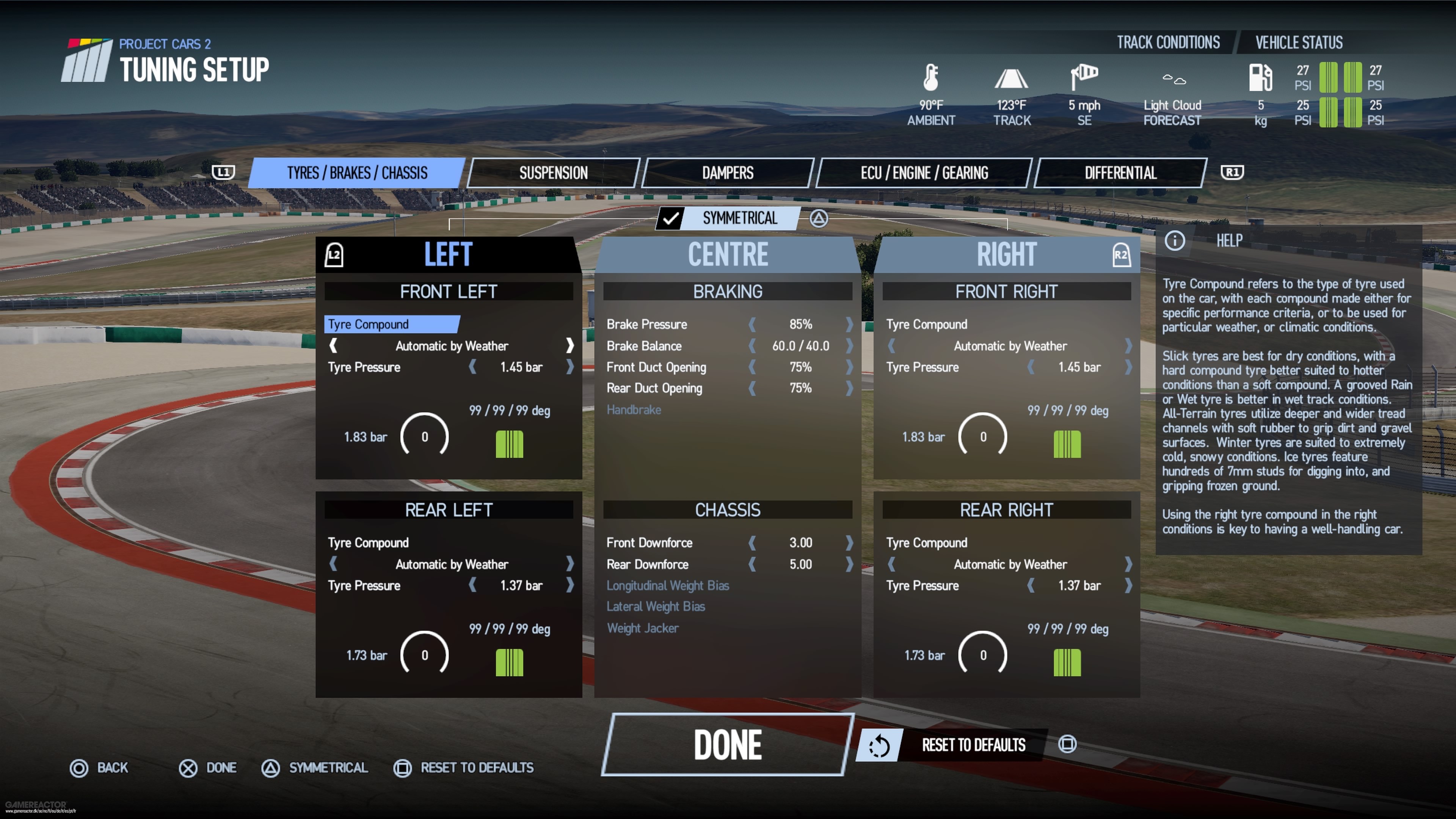Increase Brake Pressure with right arrow

click(849, 325)
